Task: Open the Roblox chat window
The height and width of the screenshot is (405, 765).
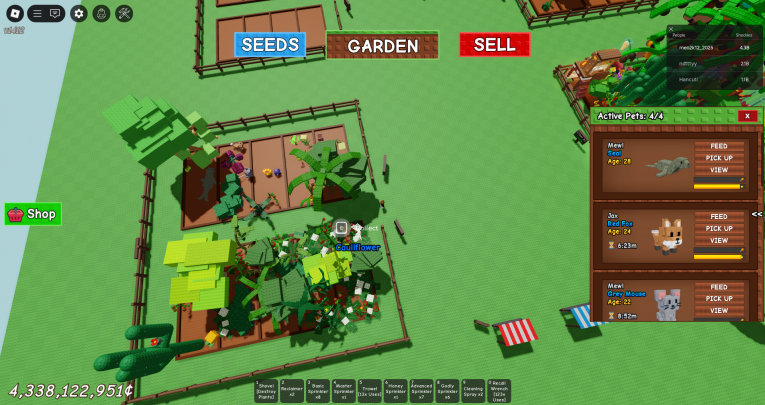Action: coord(54,13)
